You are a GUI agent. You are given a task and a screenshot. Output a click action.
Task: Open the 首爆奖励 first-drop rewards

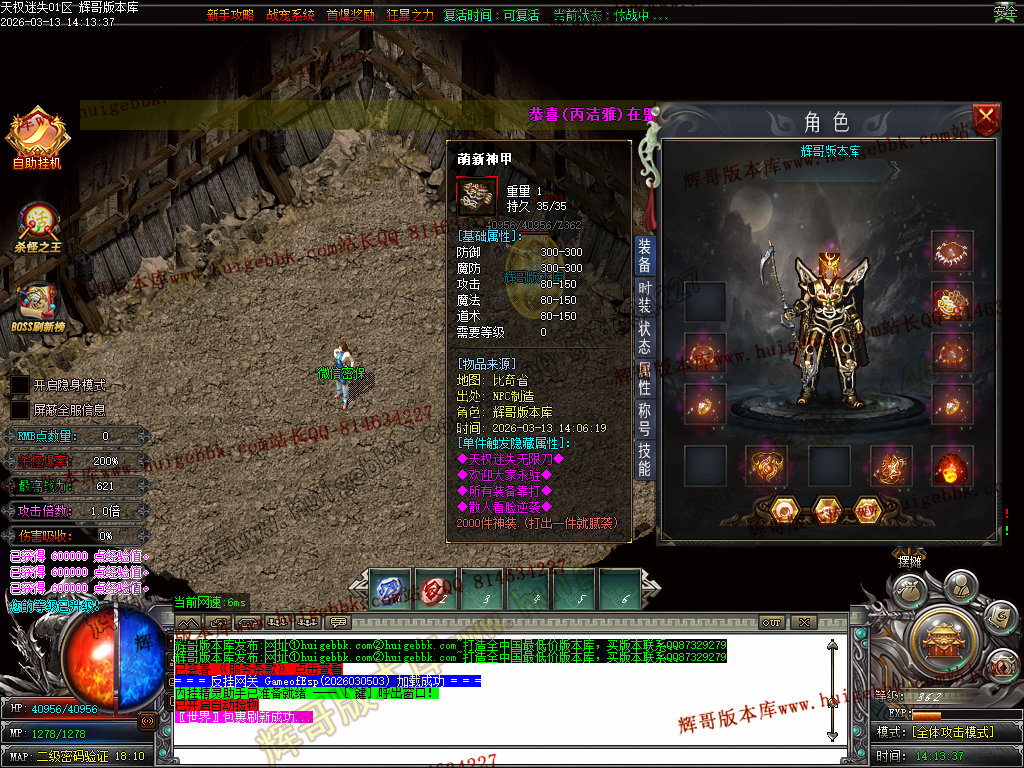point(350,15)
